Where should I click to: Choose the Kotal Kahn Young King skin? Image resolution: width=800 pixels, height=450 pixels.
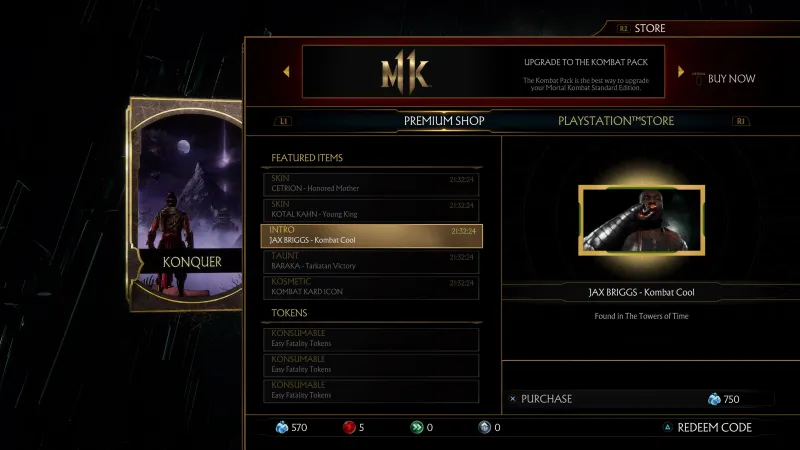370,209
